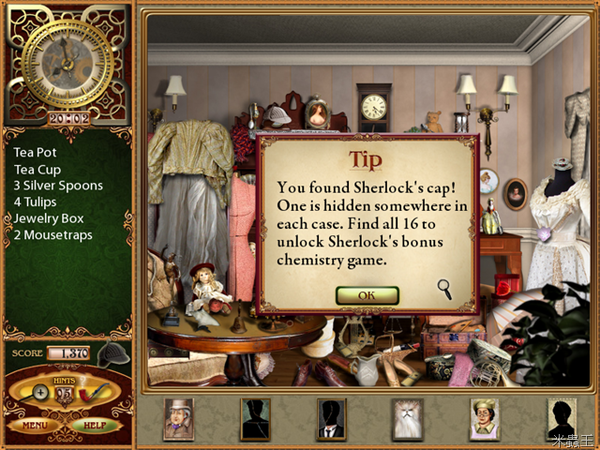Select 4 Tulips in the item list
This screenshot has height=450, width=600.
[37, 202]
